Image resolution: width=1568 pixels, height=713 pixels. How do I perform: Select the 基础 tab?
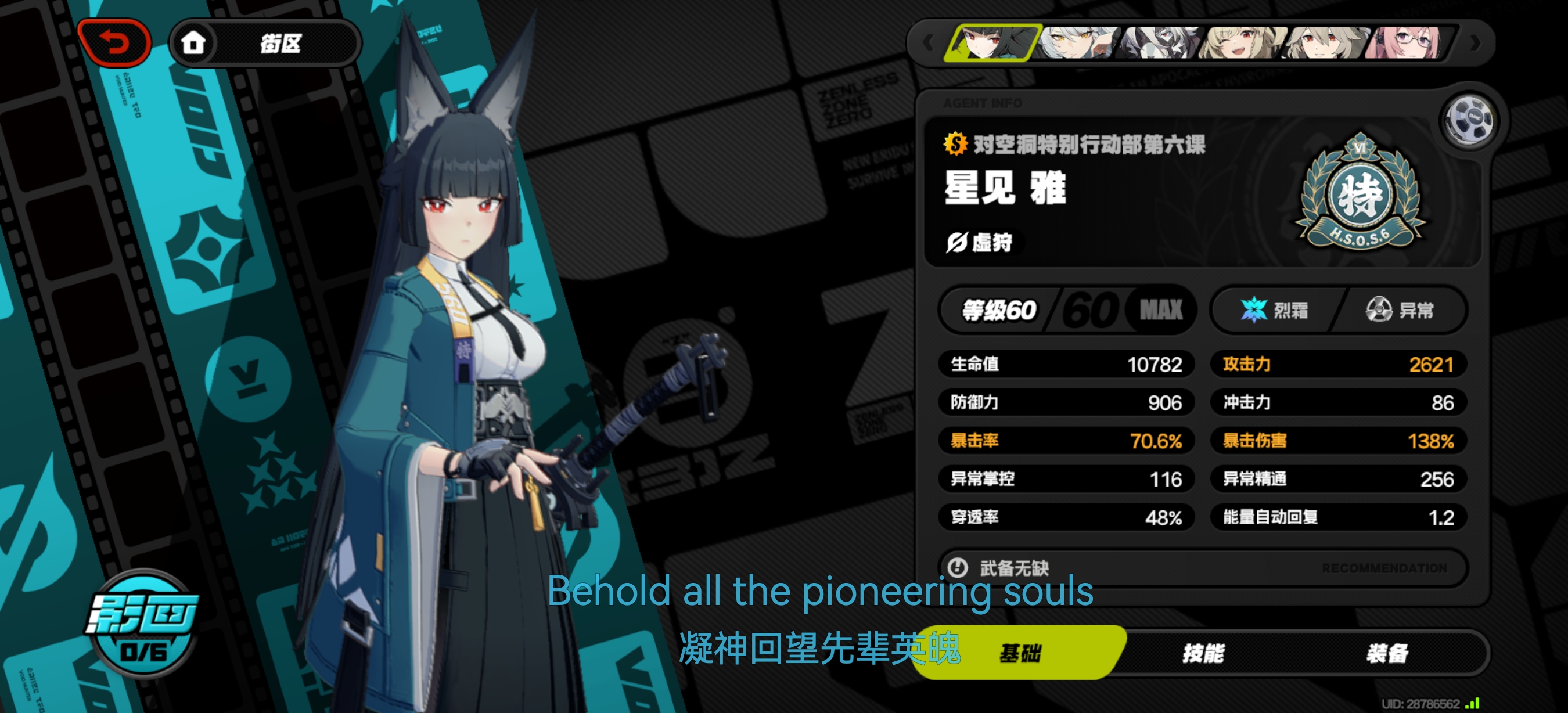click(1020, 654)
